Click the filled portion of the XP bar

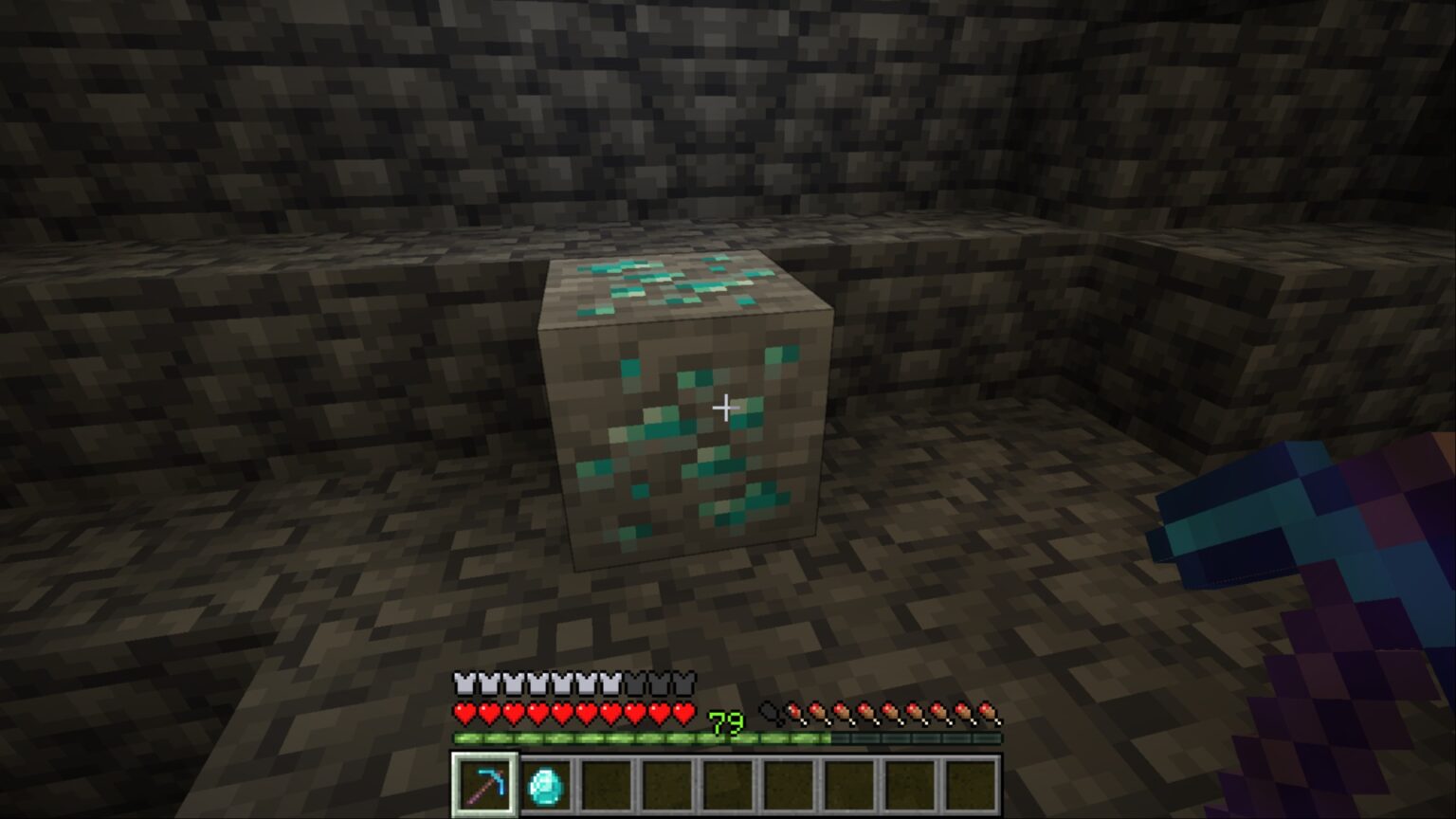[x=569, y=736]
